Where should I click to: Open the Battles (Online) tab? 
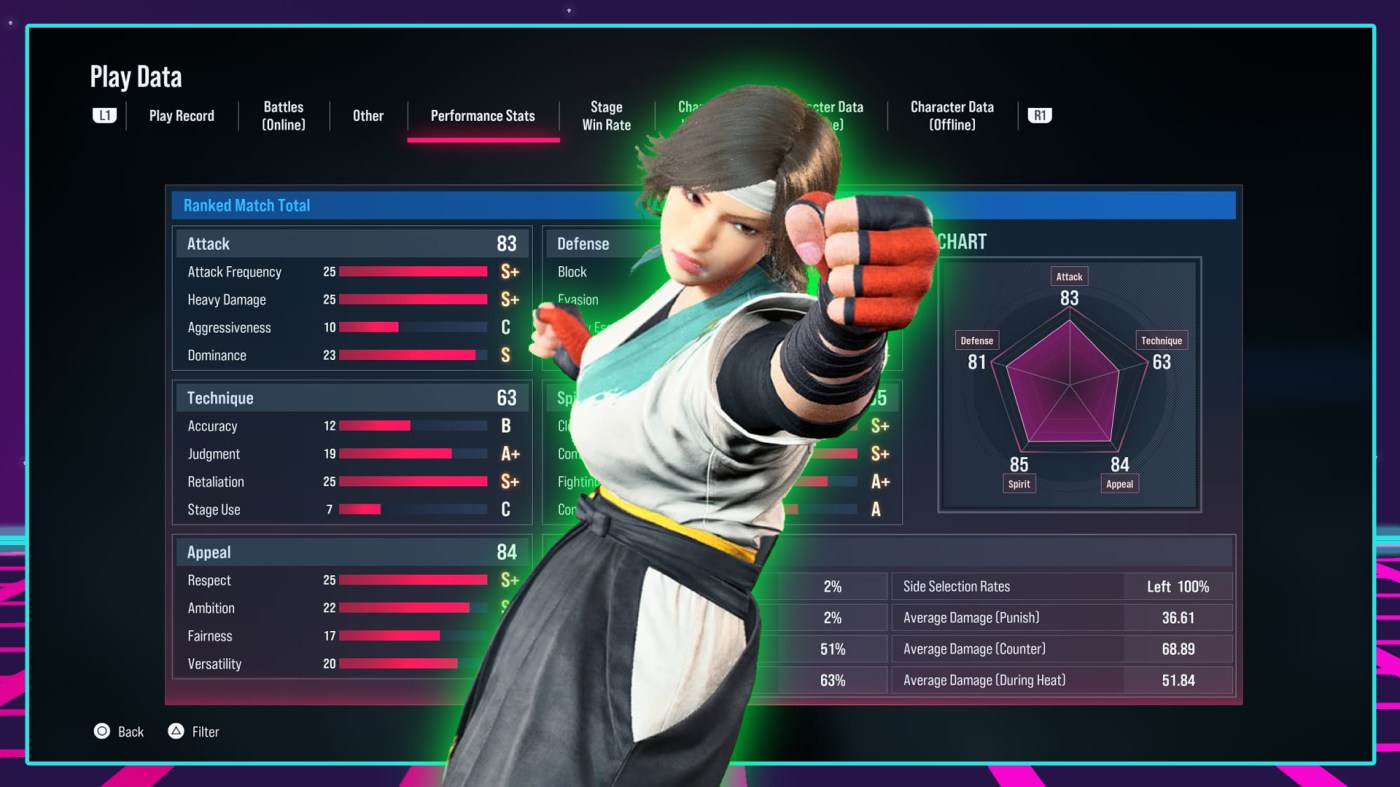click(x=283, y=116)
